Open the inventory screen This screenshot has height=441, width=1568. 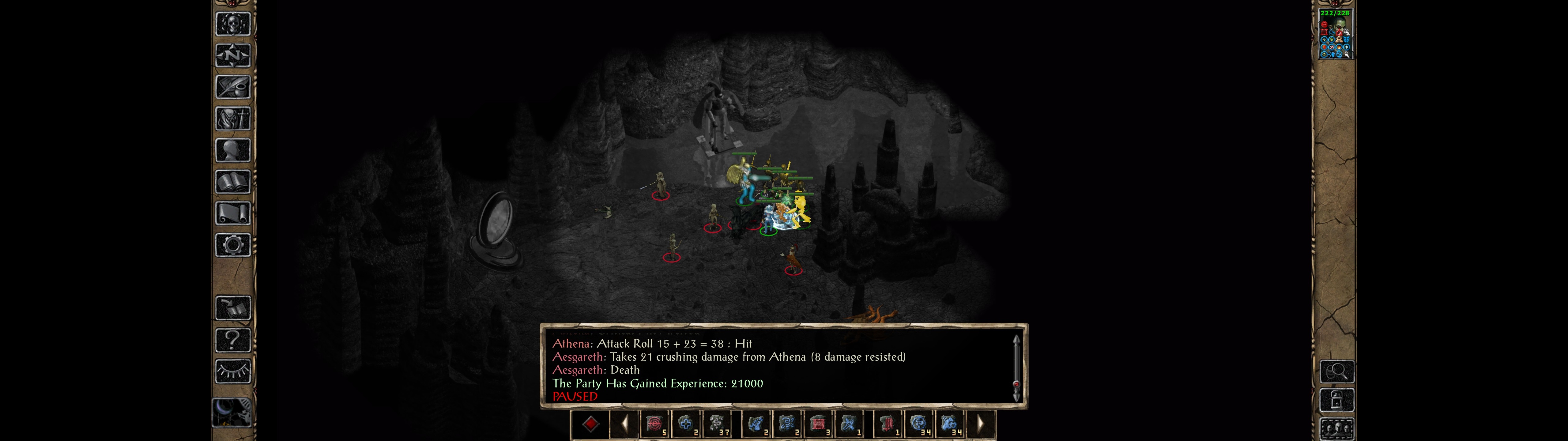pyautogui.click(x=233, y=119)
